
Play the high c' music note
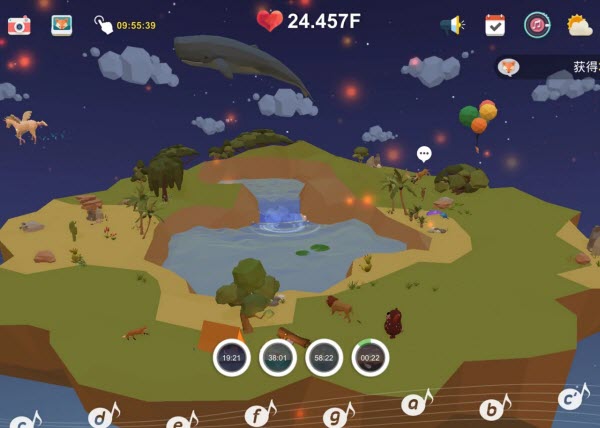pyautogui.click(x=570, y=398)
